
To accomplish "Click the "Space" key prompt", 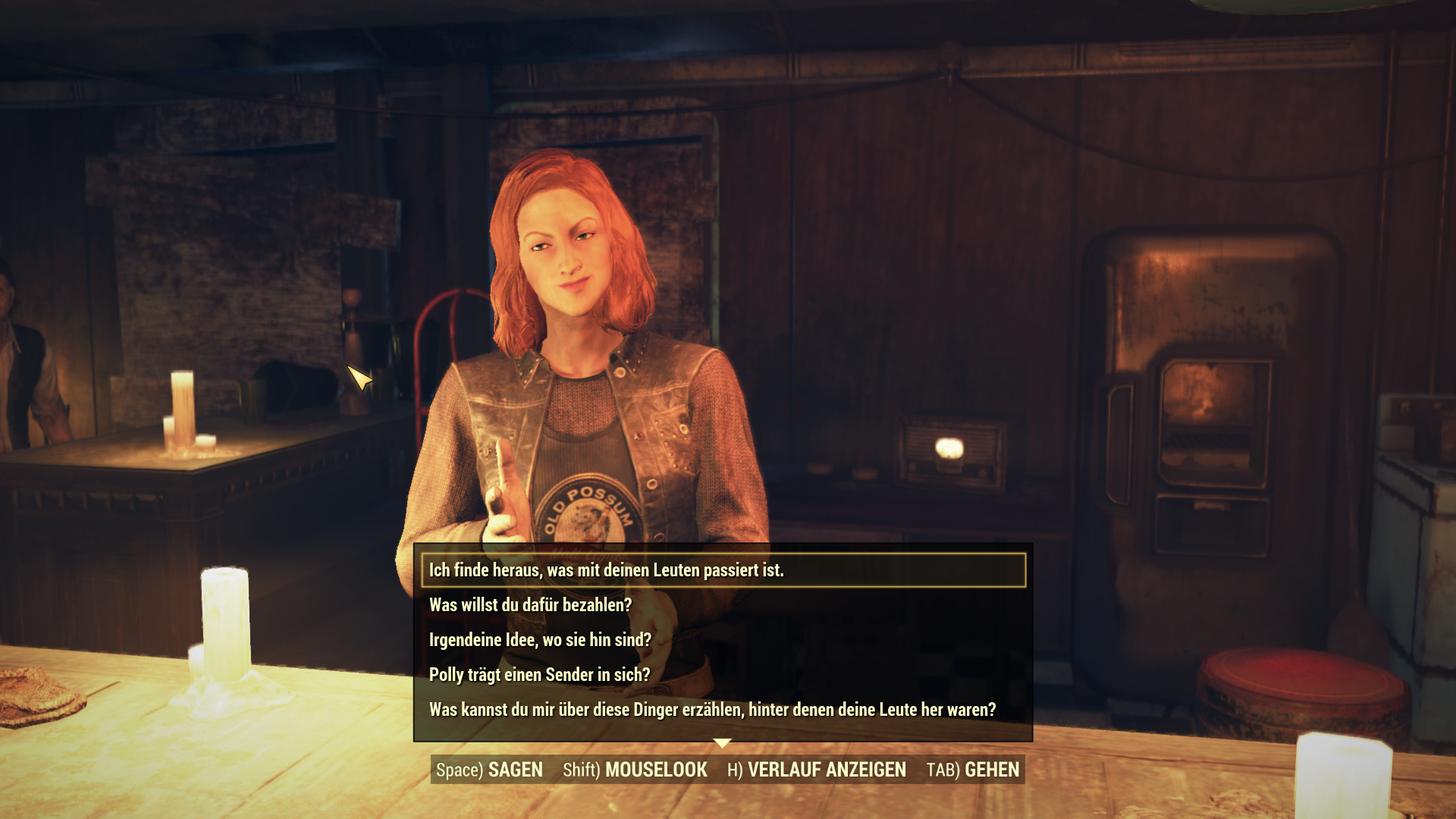I will click(456, 770).
